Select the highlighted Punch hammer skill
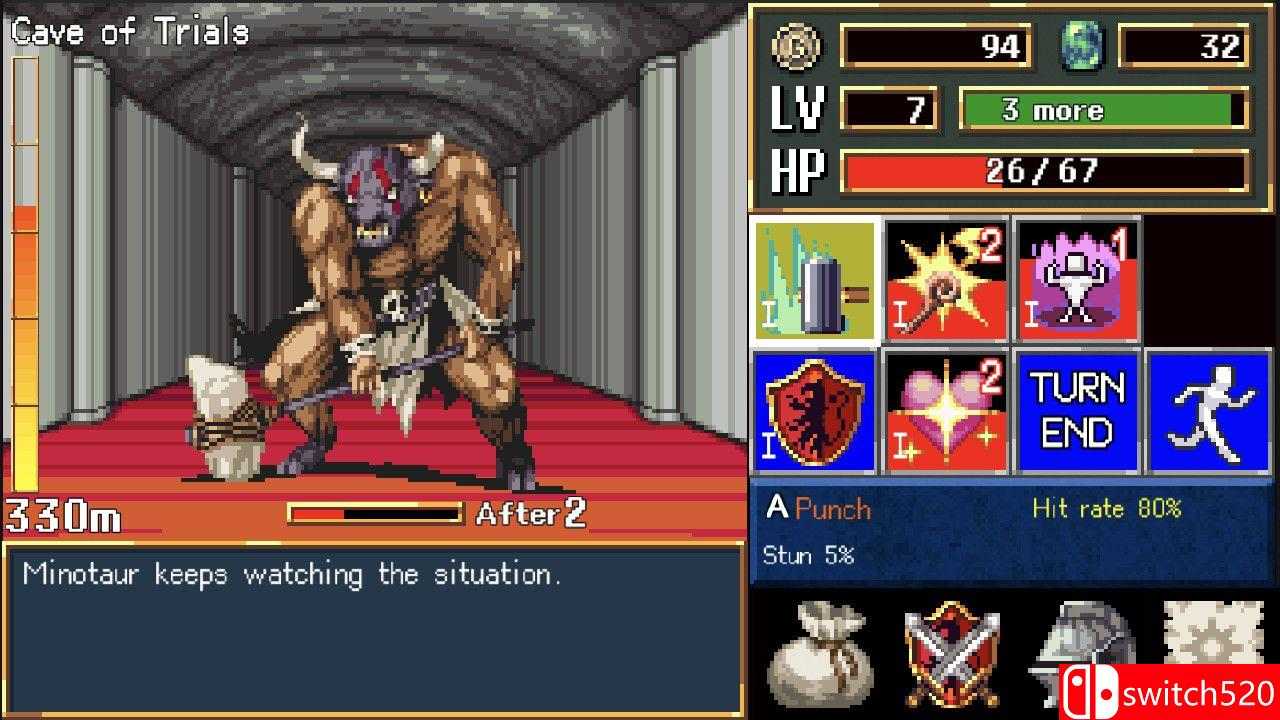The height and width of the screenshot is (720, 1280). [x=815, y=278]
